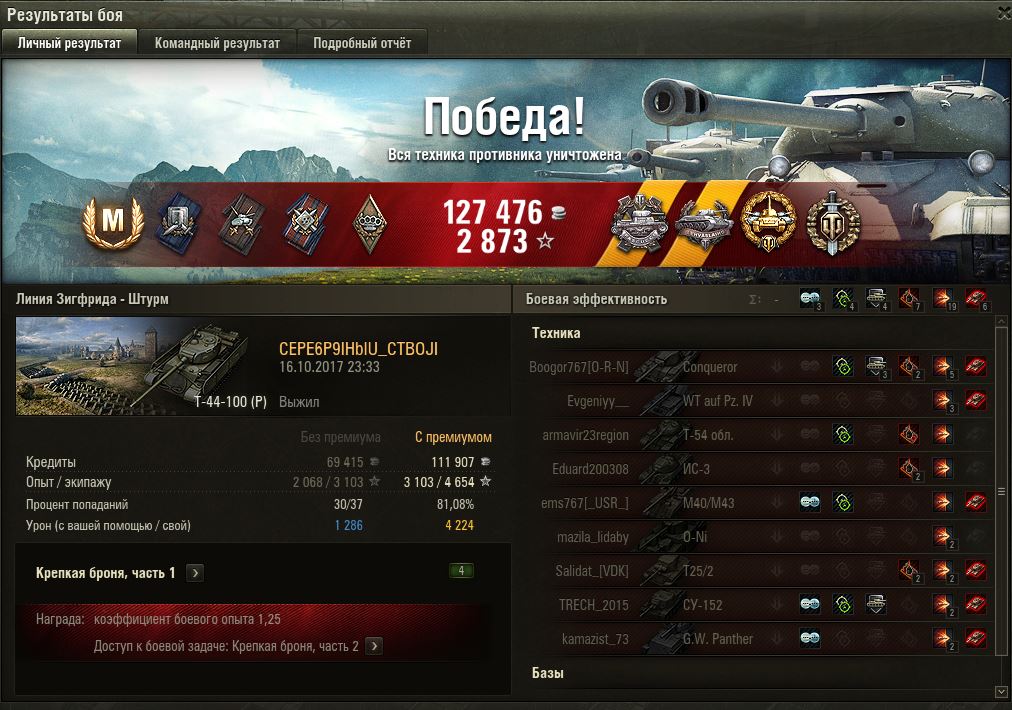This screenshot has height=710, width=1012.
Task: Click the scroll-down arrow of the efficiency list
Action: [1001, 691]
